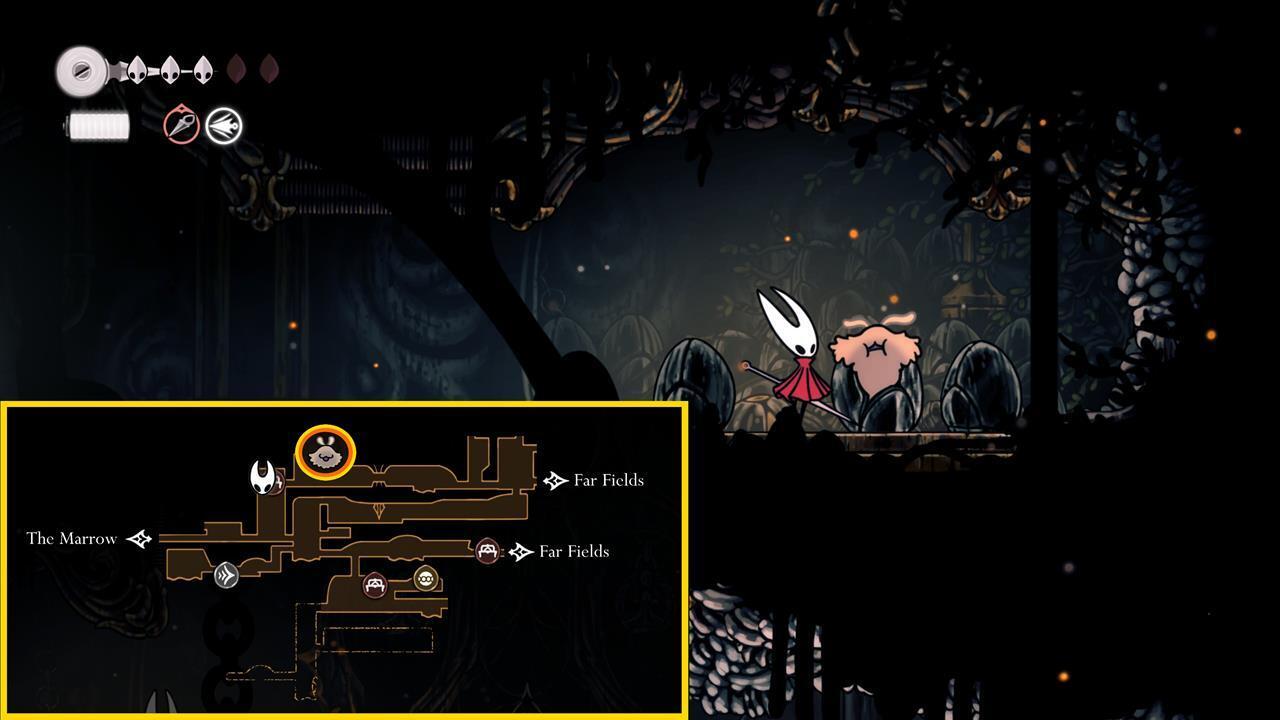Image resolution: width=1280 pixels, height=720 pixels.
Task: Select Hornet's marker icon on the map
Action: [262, 477]
